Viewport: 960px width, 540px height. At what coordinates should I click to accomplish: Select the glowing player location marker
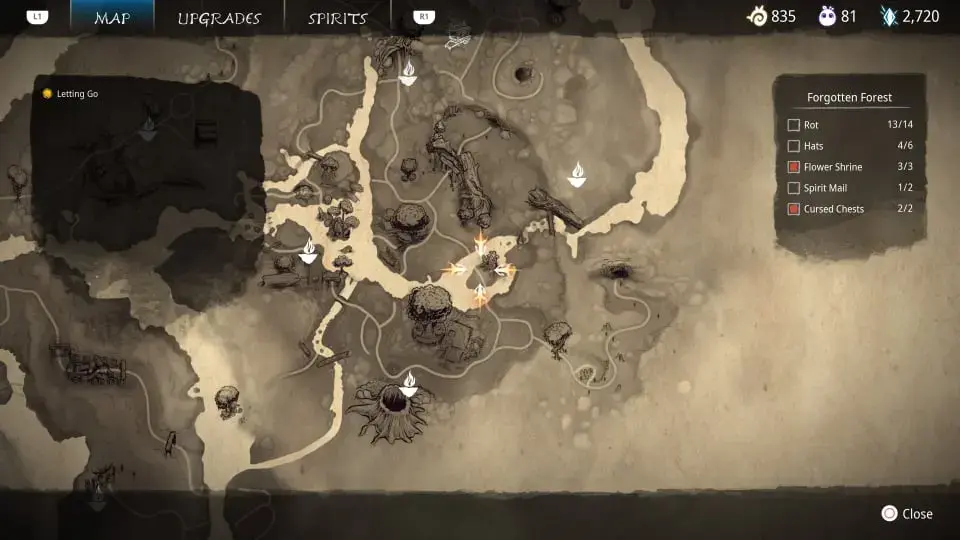tap(481, 268)
